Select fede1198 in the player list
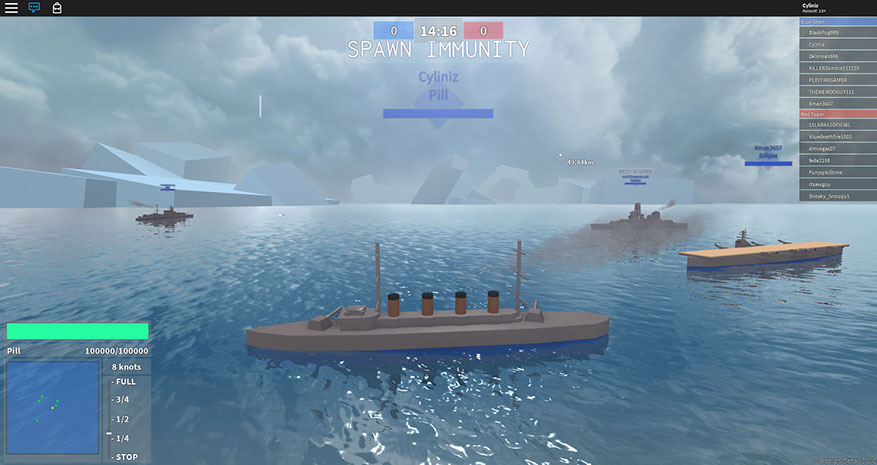Screen dimensions: 877x465 tap(837, 160)
